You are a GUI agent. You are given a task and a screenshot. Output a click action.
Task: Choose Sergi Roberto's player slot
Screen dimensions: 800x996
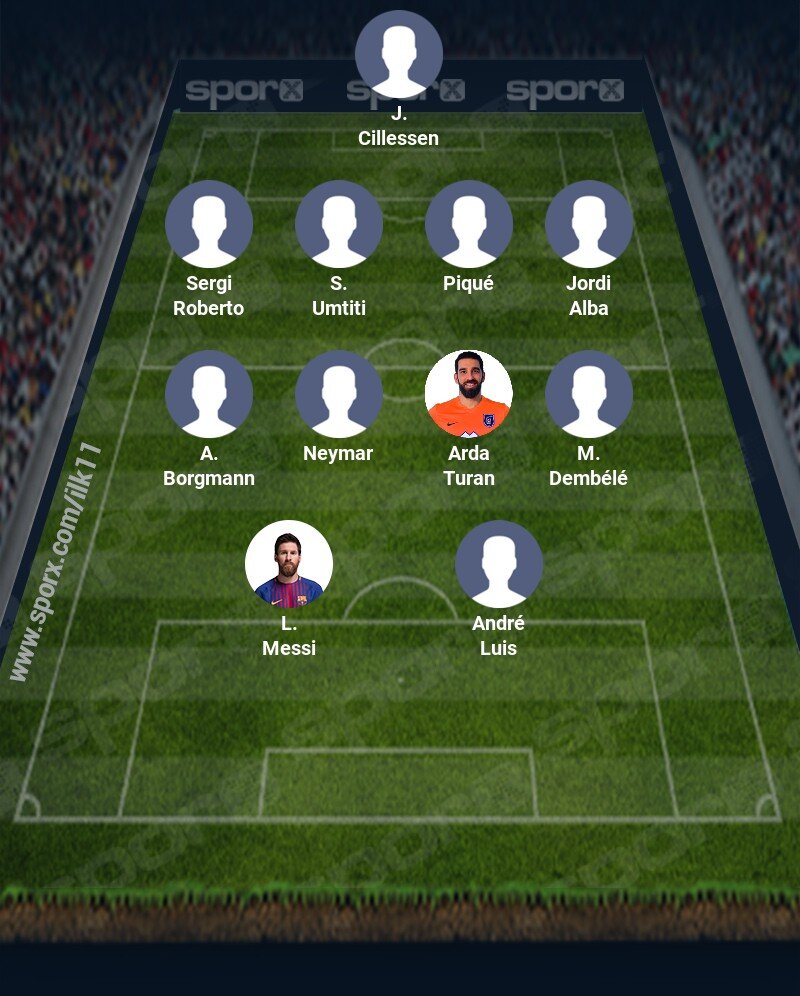209,224
